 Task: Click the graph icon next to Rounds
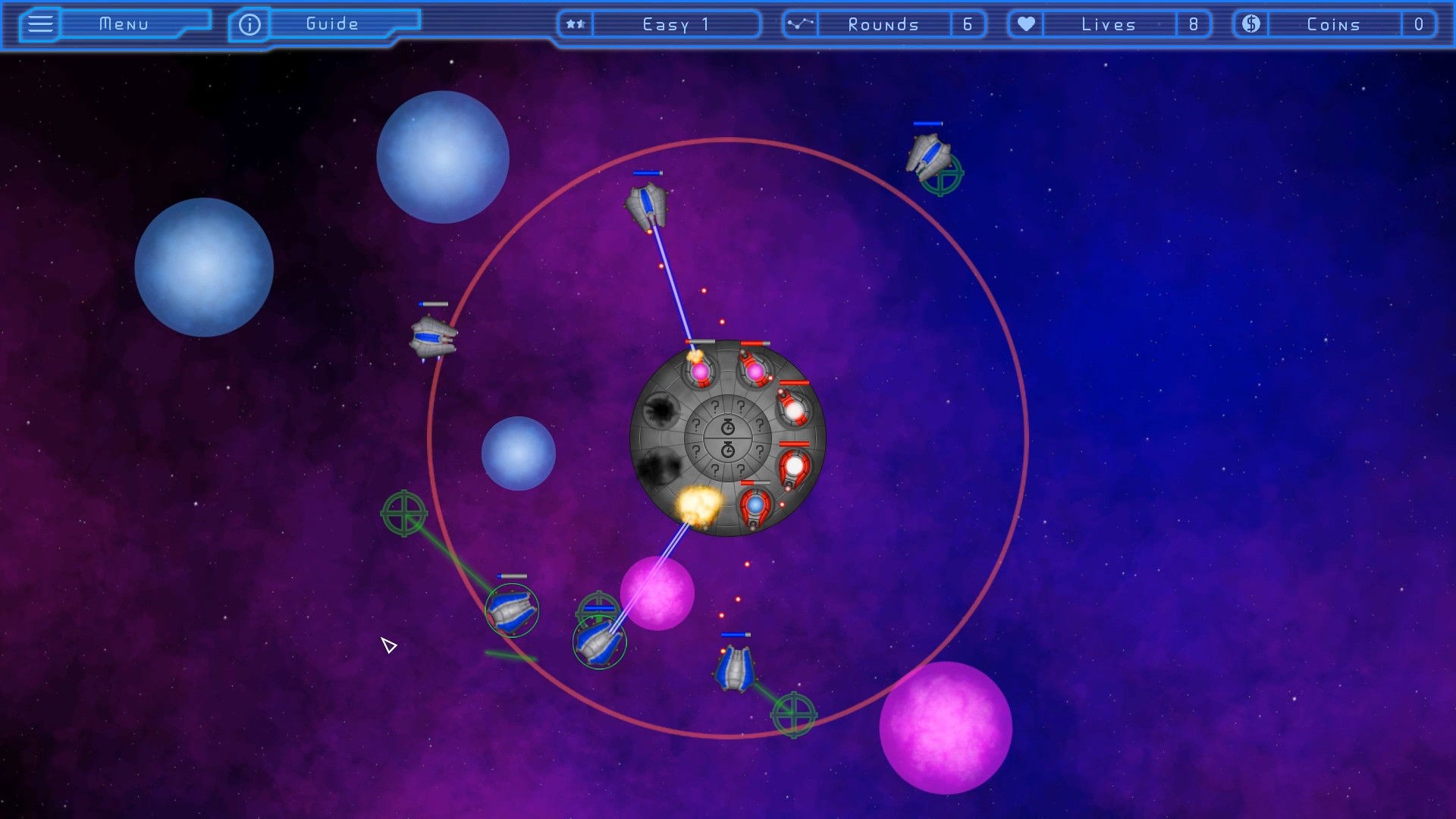point(799,24)
